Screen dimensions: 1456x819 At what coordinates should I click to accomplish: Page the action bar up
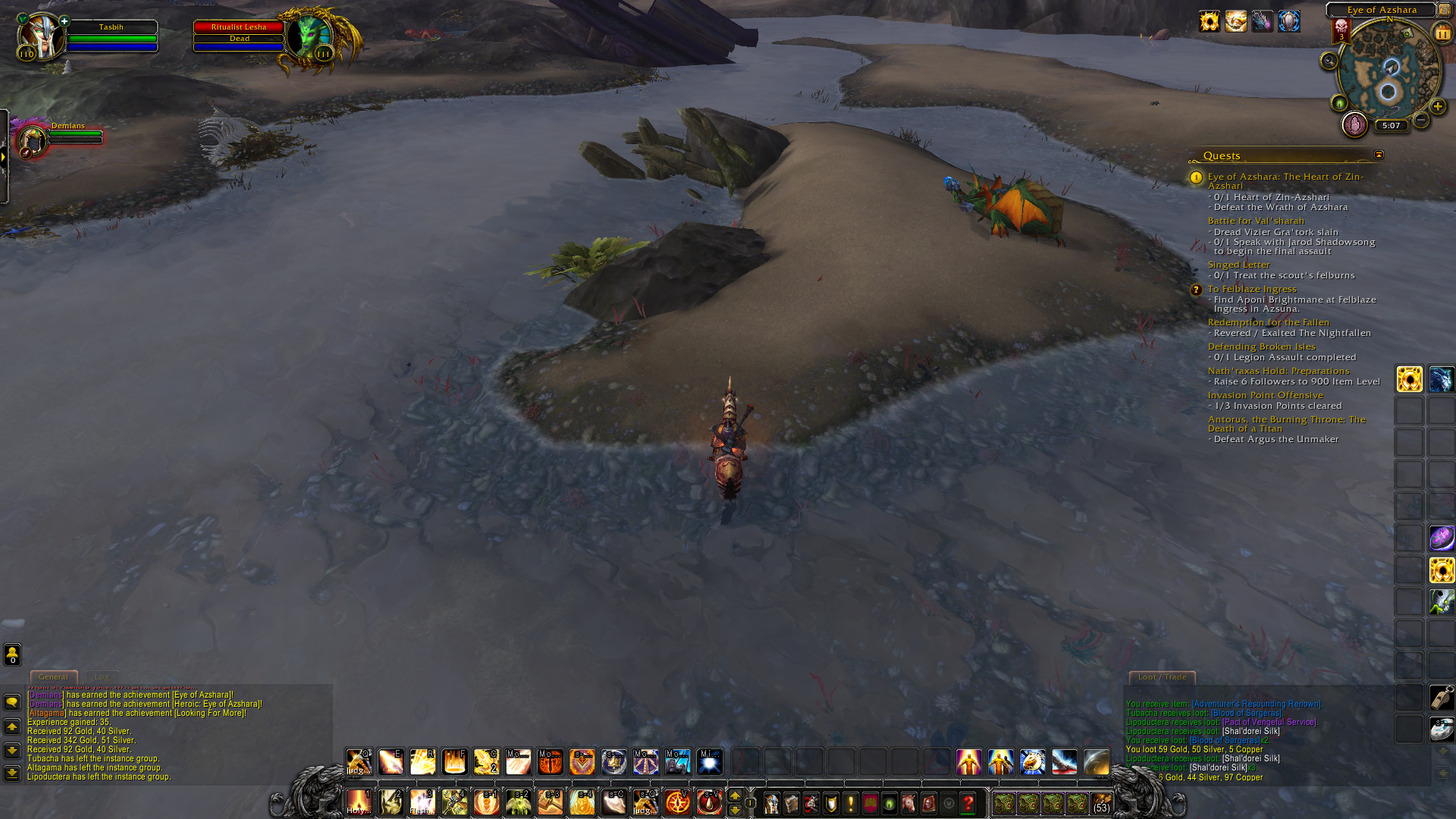734,795
